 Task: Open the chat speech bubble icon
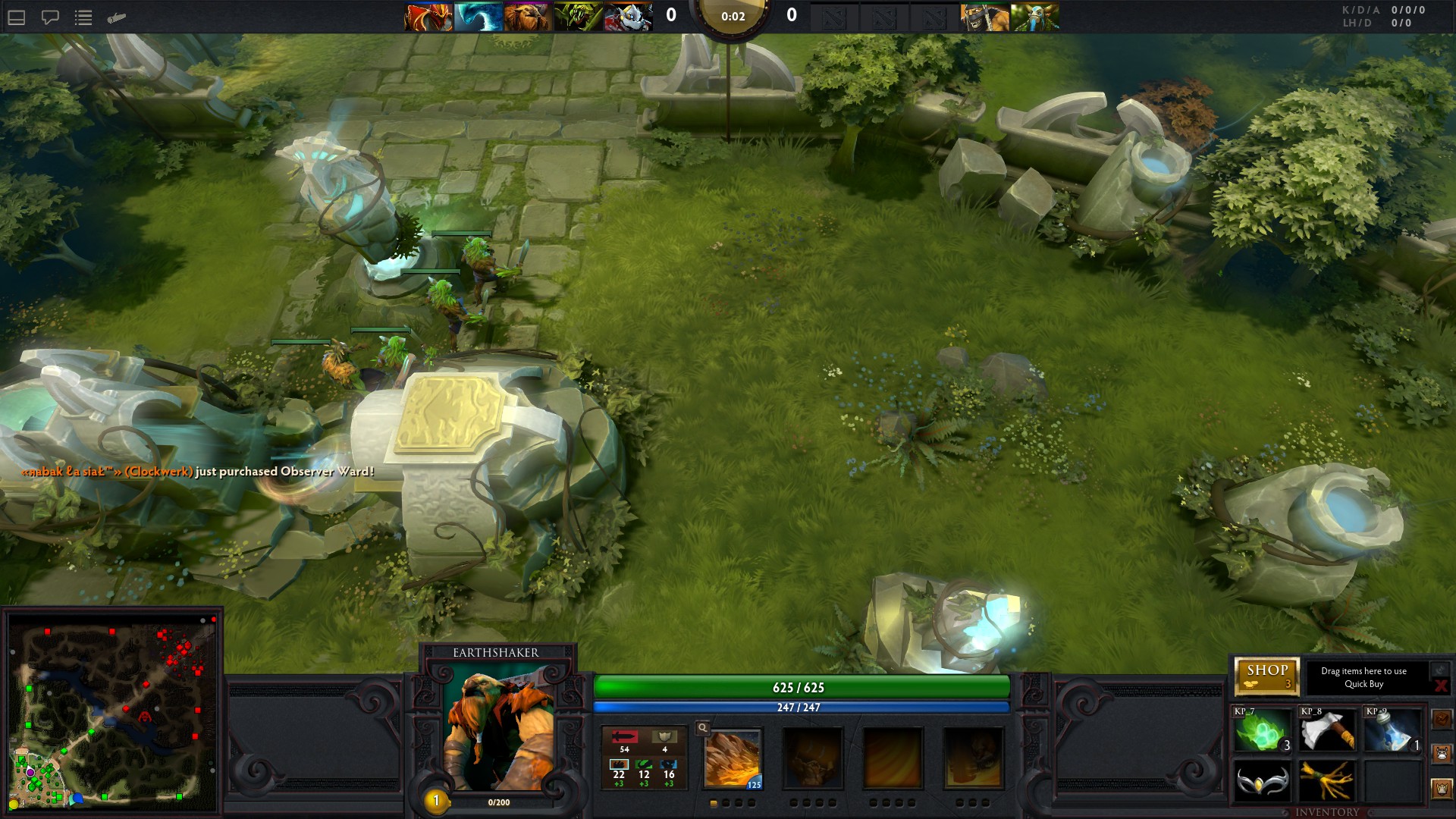(x=50, y=17)
